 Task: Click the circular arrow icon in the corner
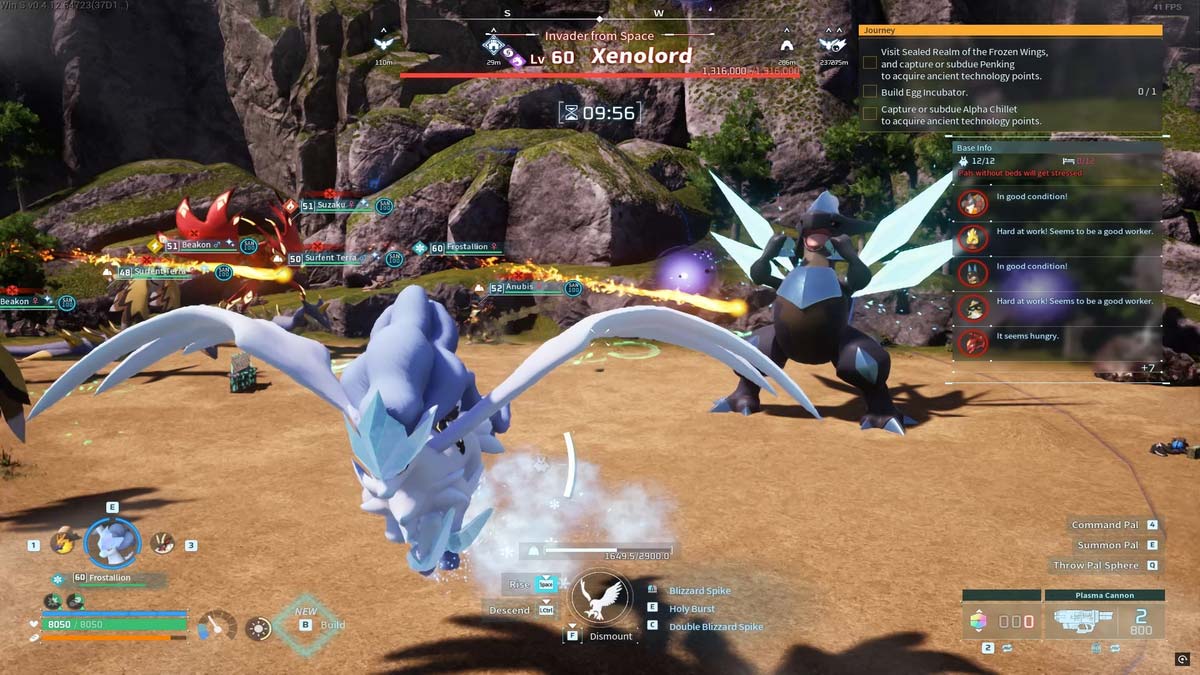pos(1183,658)
